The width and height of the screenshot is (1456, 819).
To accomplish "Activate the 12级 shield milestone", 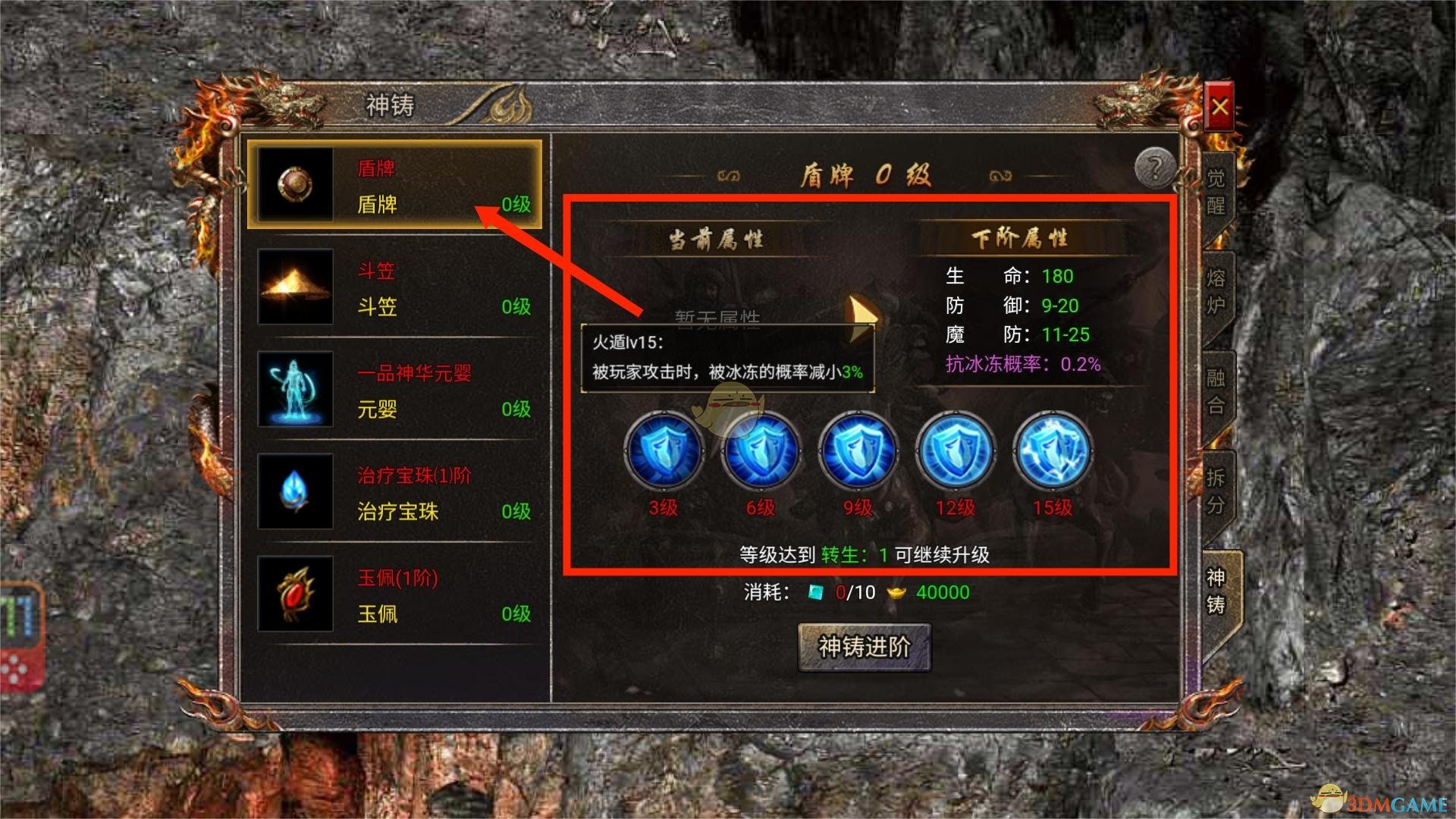I will point(955,450).
